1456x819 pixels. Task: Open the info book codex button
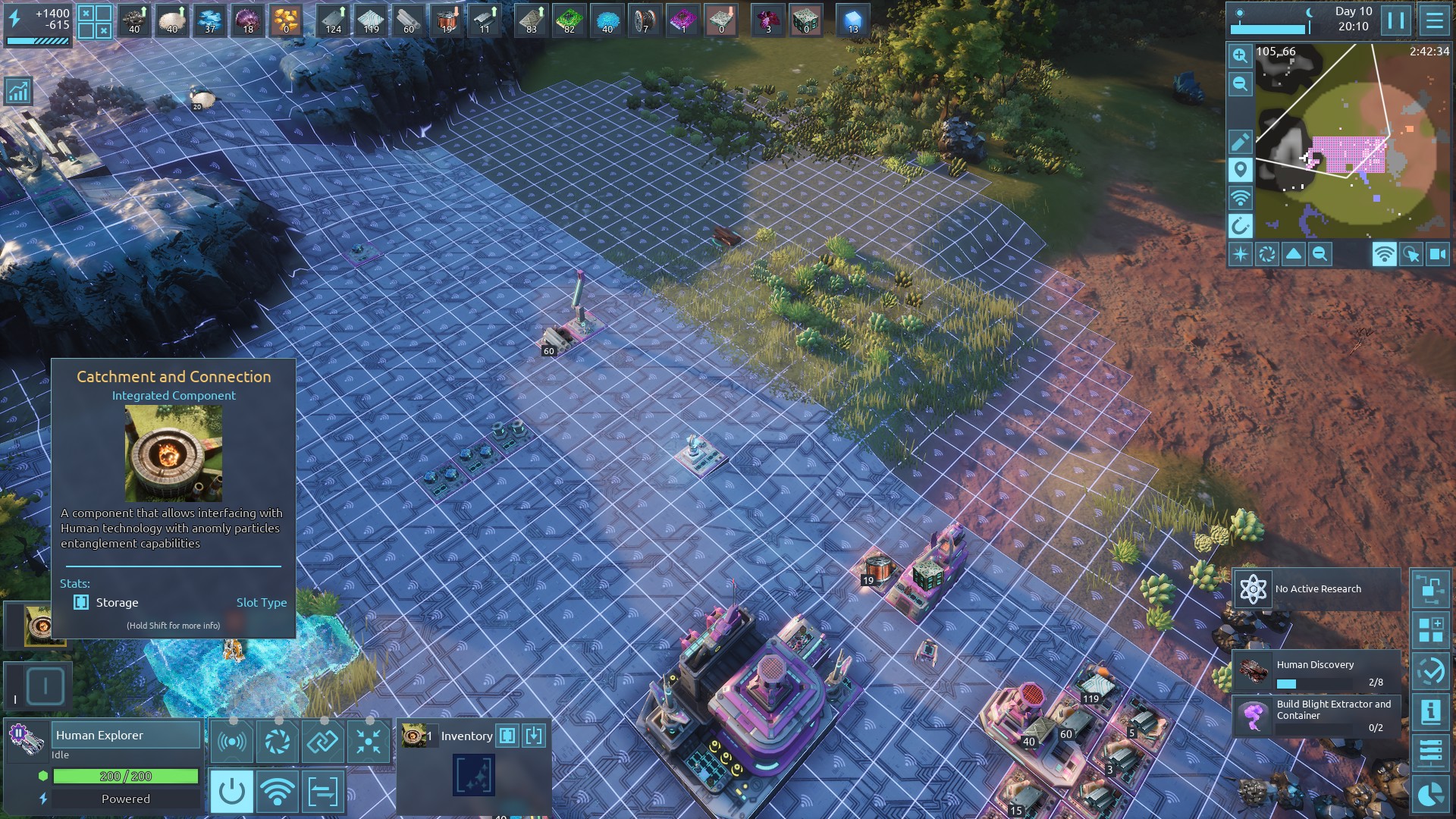[1430, 711]
